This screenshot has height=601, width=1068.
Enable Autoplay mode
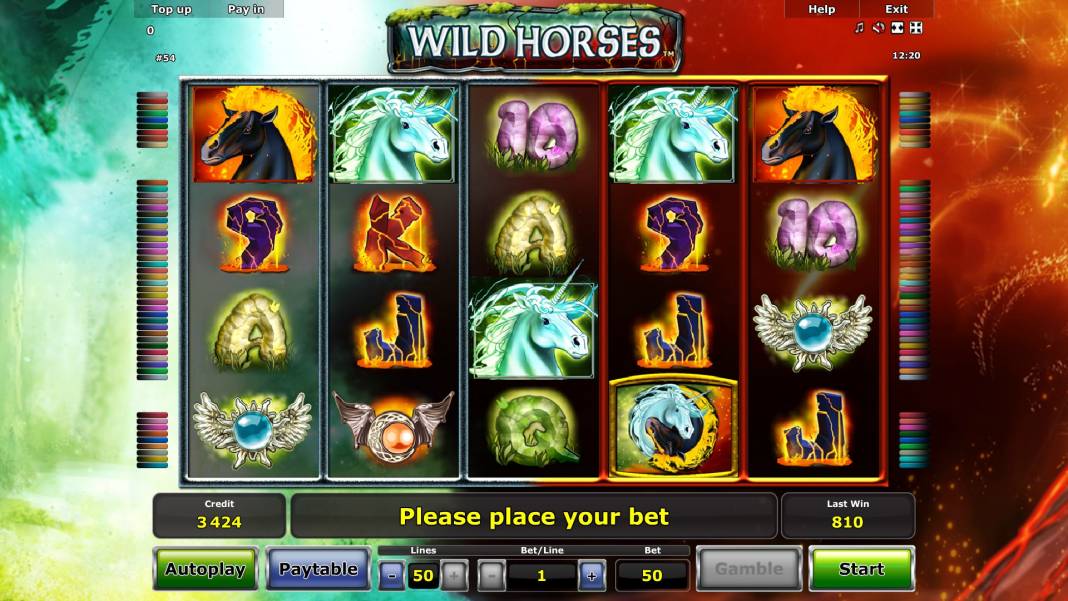coord(205,569)
